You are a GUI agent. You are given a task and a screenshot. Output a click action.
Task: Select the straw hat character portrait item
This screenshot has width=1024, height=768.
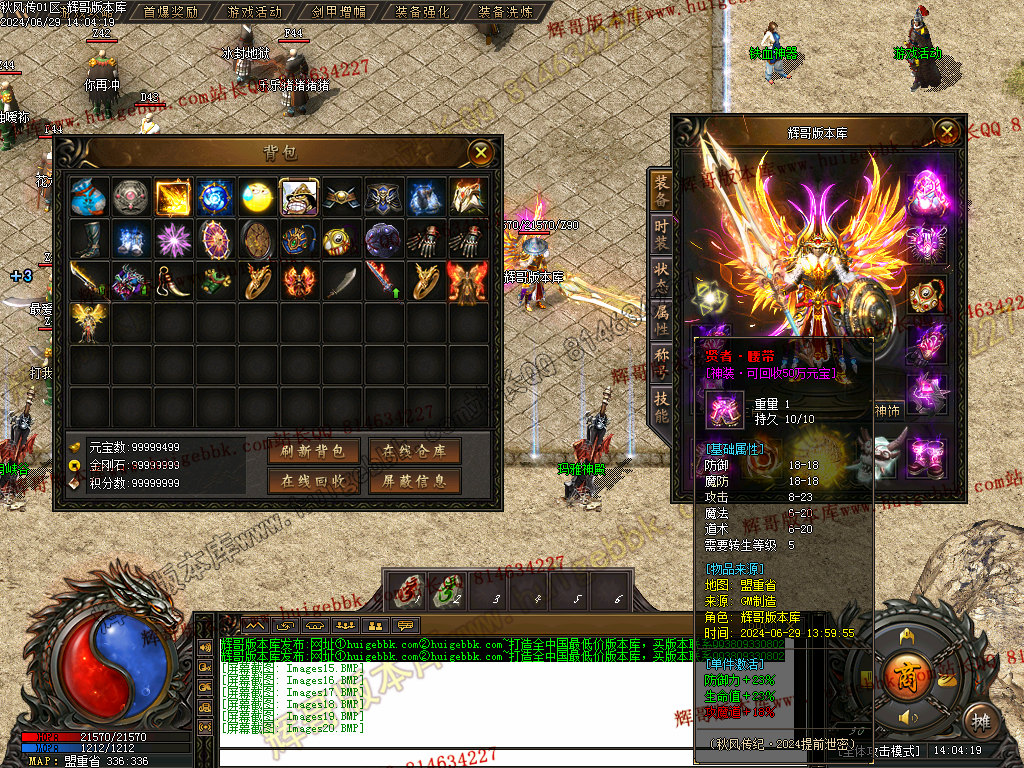[x=299, y=198]
